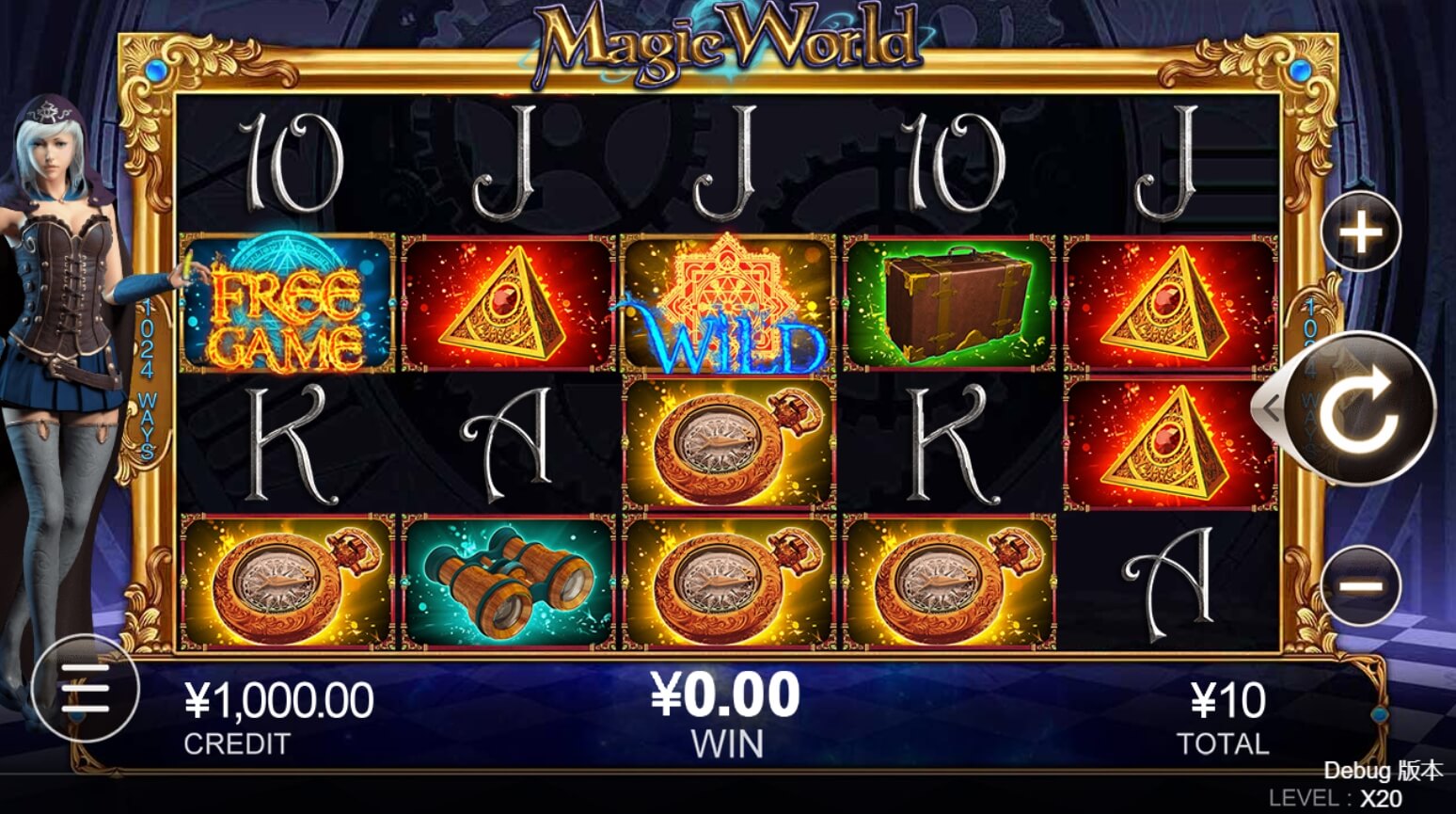Open the 1024 WAYS left side label
This screenshot has height=814, width=1456.
click(x=148, y=376)
